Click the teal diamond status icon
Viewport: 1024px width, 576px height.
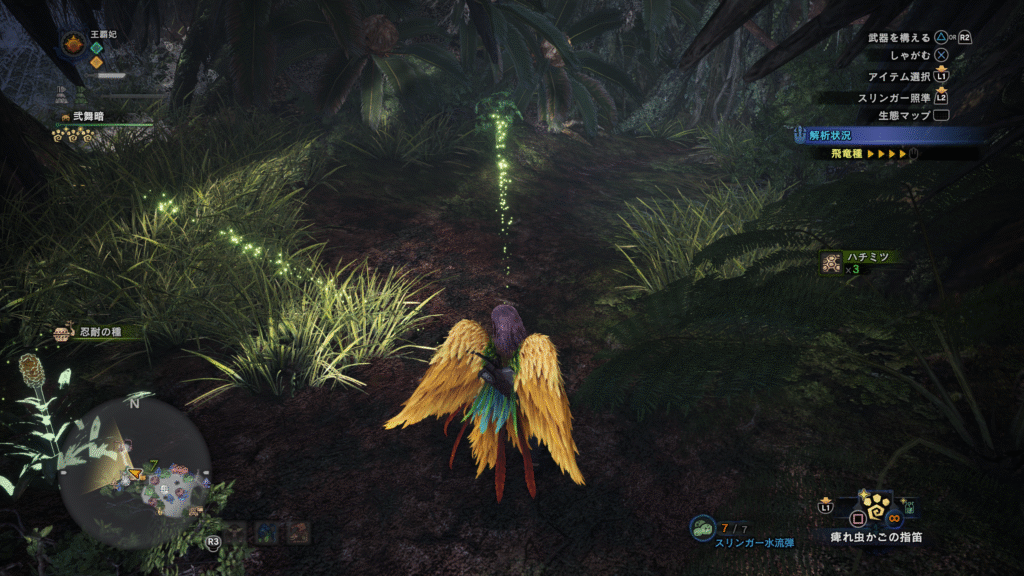coord(96,47)
